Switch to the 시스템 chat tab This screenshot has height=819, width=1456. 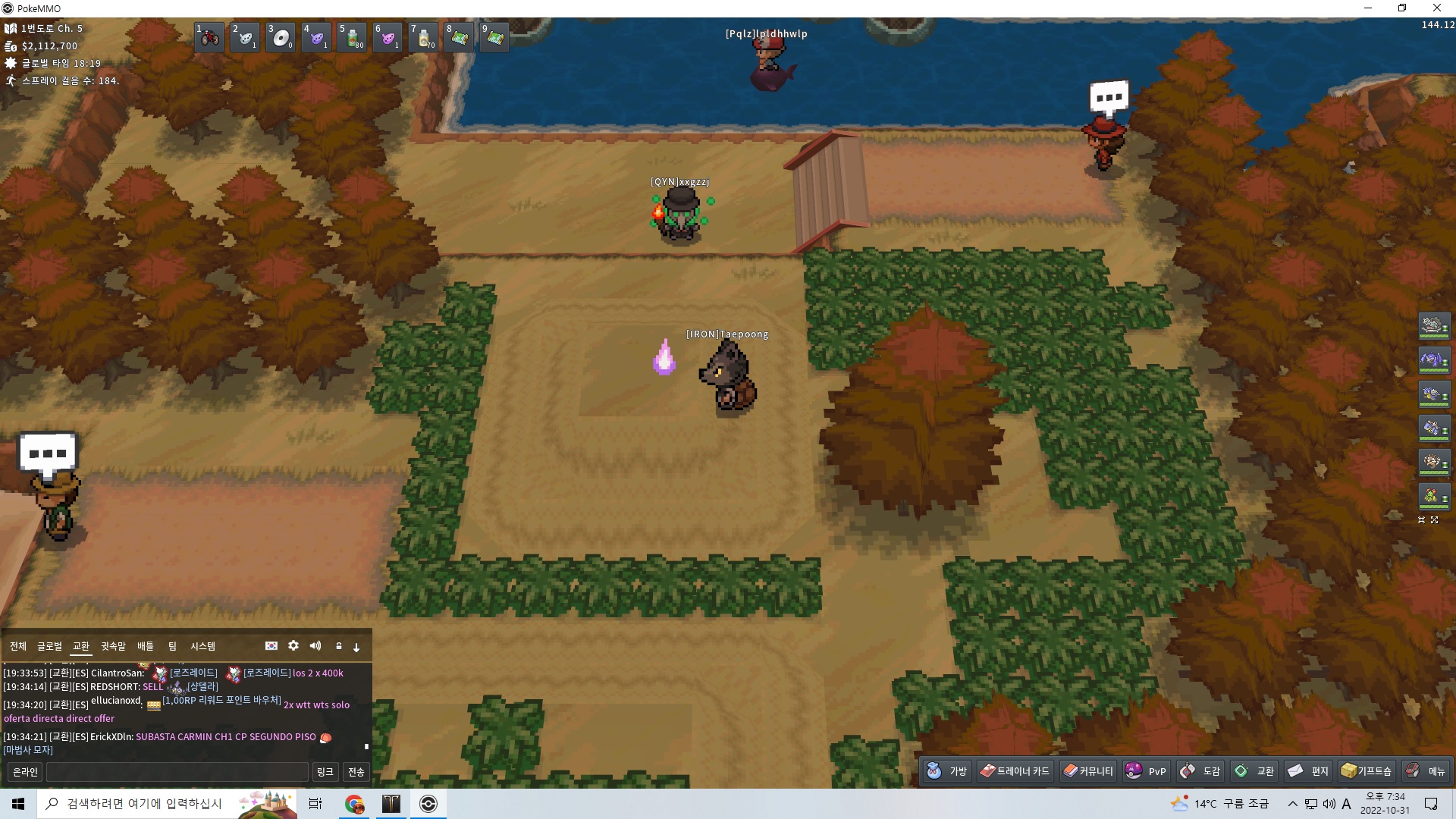(202, 646)
